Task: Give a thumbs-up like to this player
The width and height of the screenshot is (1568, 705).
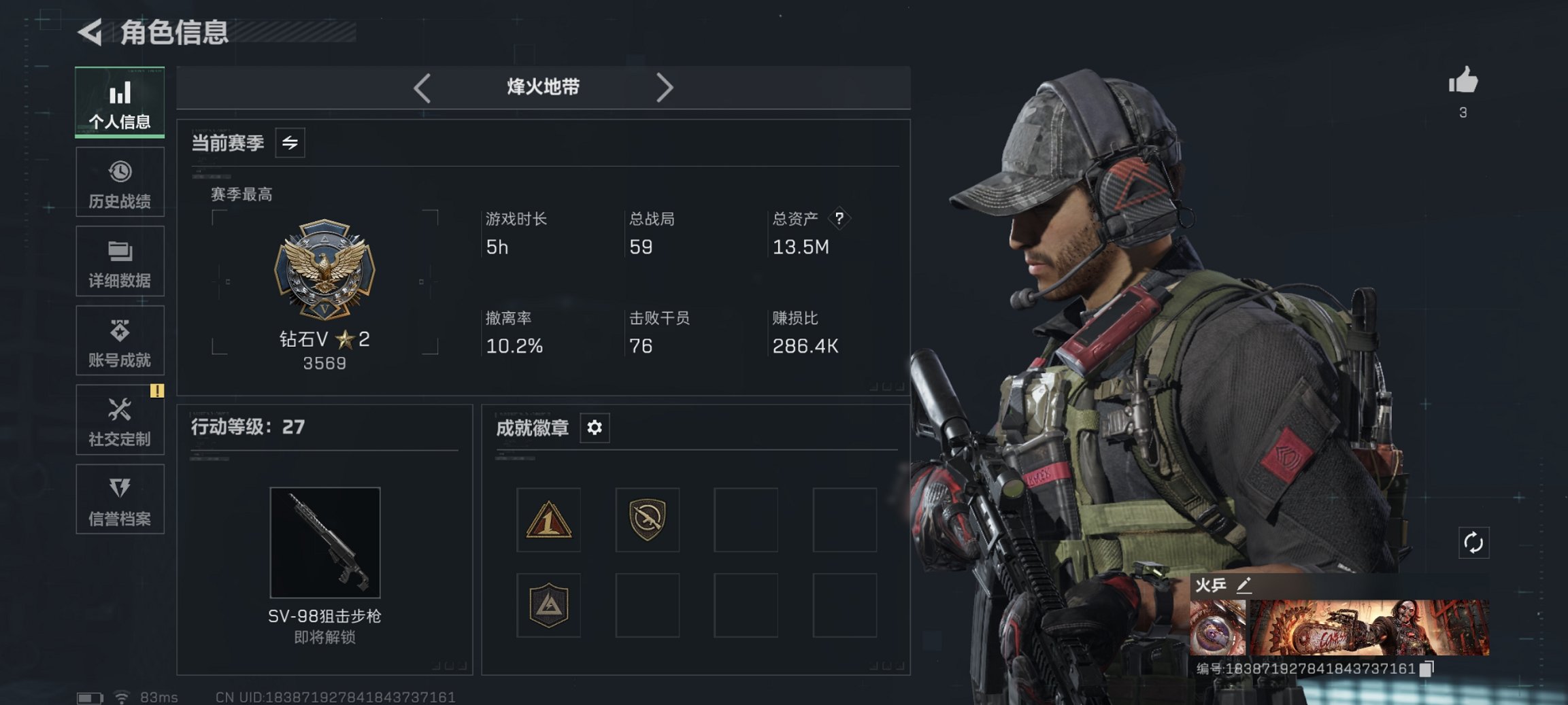Action: pyautogui.click(x=1463, y=83)
